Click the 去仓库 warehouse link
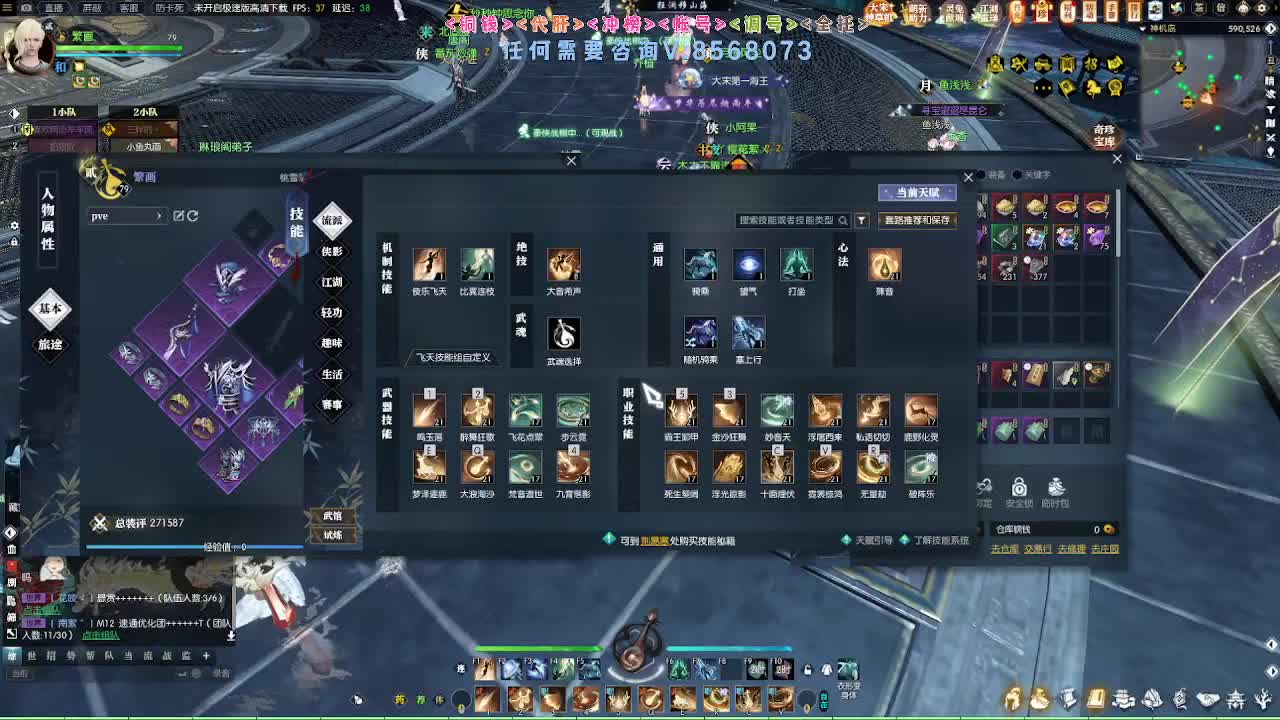1280x720 pixels. tap(1005, 549)
